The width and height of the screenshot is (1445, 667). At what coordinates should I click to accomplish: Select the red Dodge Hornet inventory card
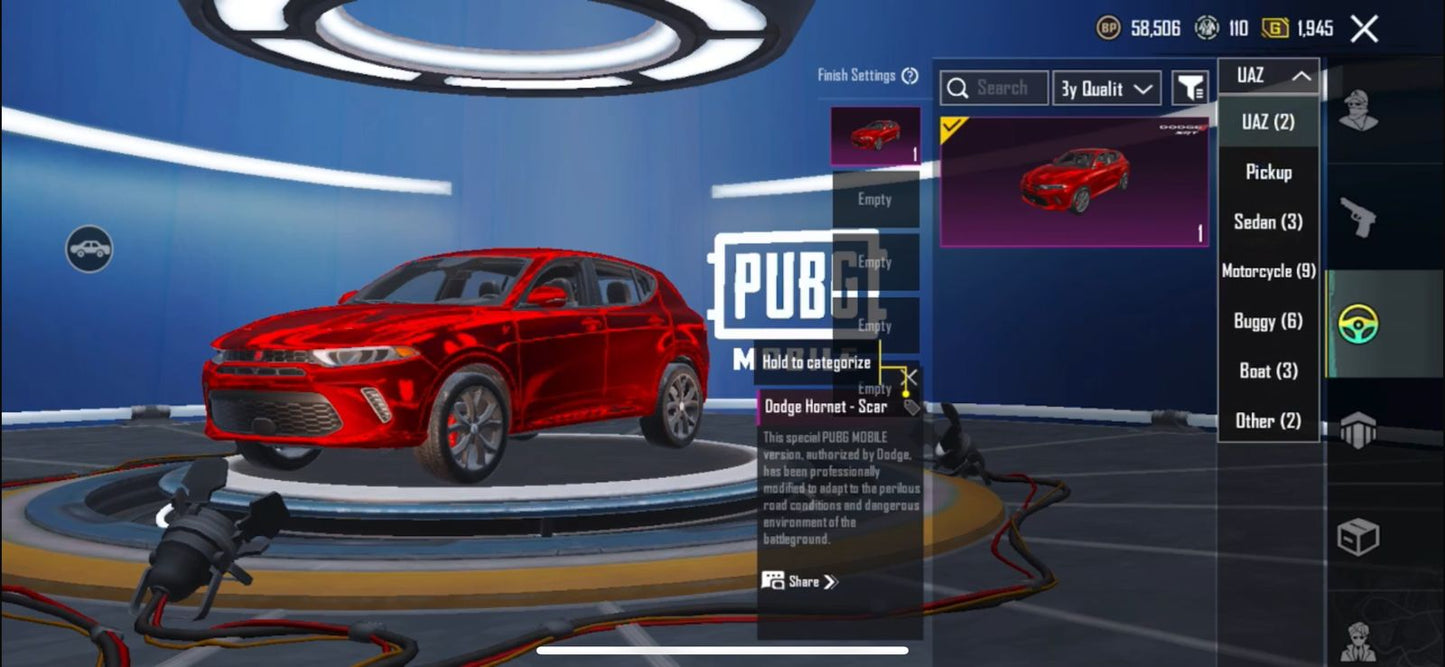click(1074, 182)
